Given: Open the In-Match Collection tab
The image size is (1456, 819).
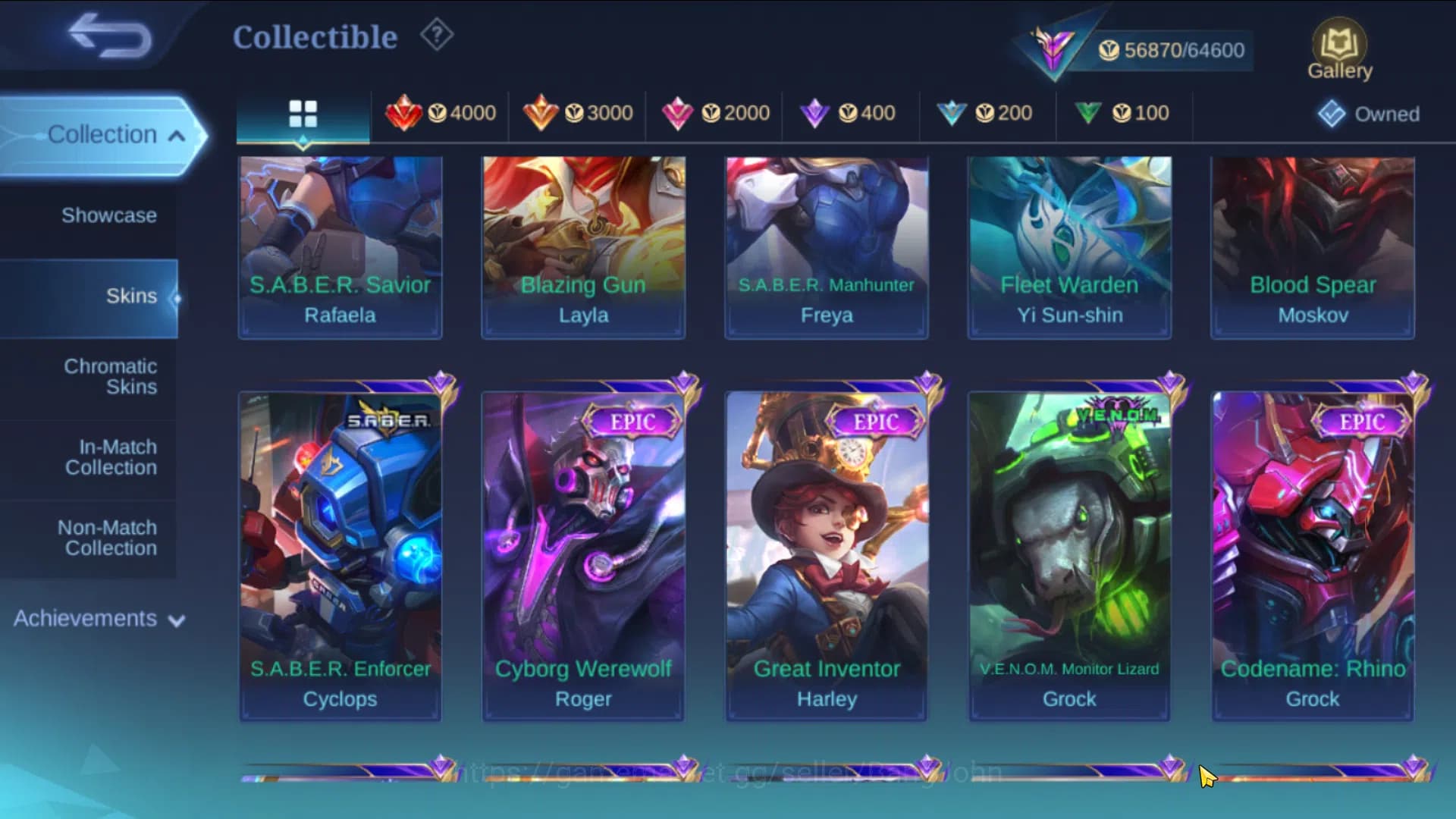Looking at the screenshot, I should [x=111, y=457].
